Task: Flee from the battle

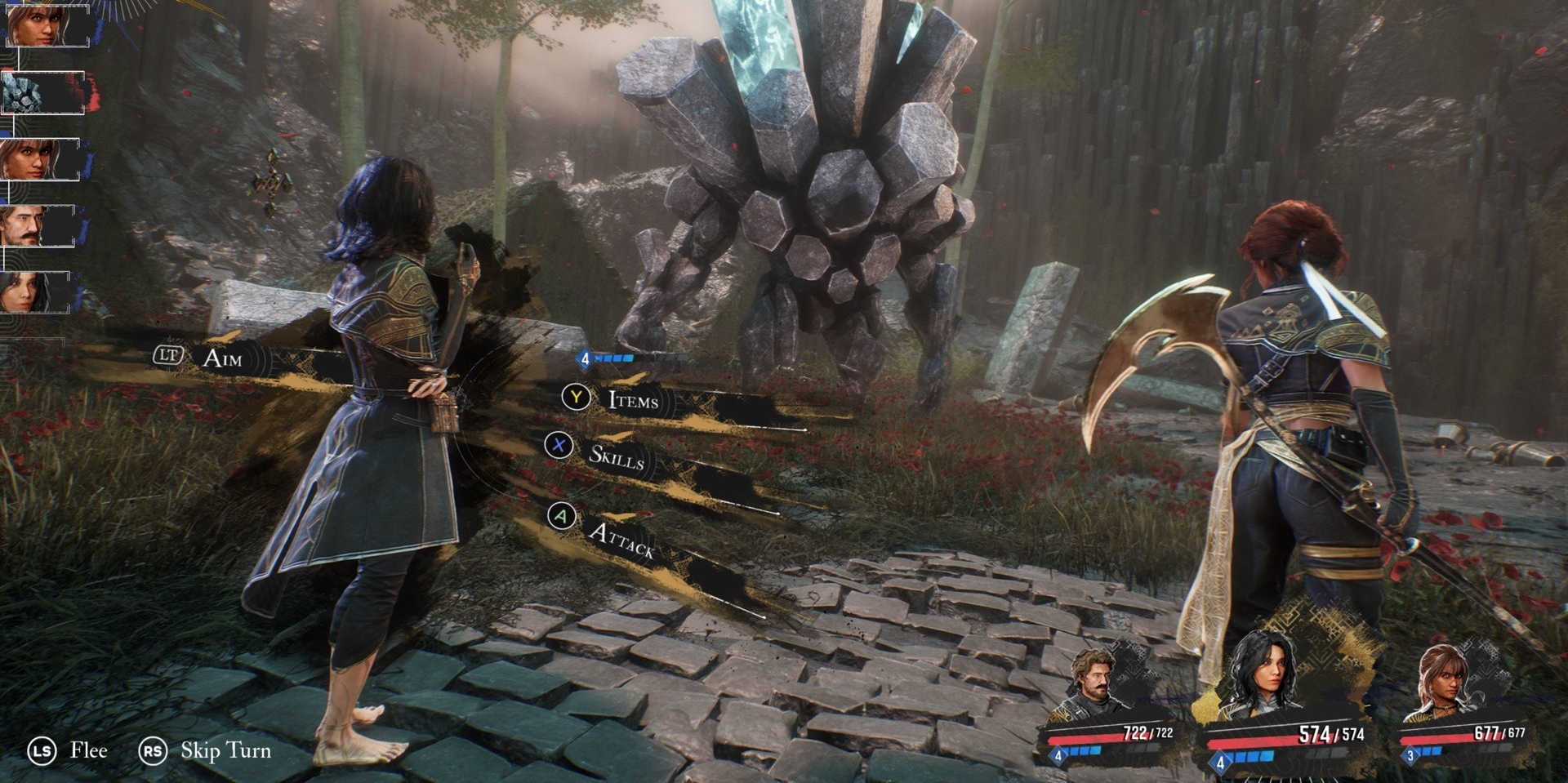Action: click(x=88, y=750)
